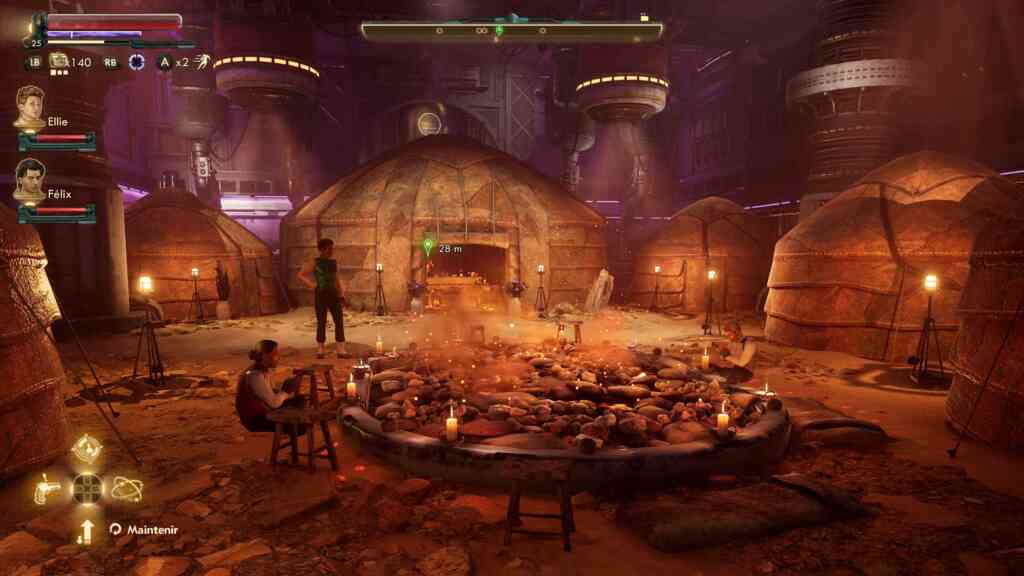This screenshot has height=576, width=1024.
Task: Select the upward arrow weapon wheel slot
Action: point(87,531)
